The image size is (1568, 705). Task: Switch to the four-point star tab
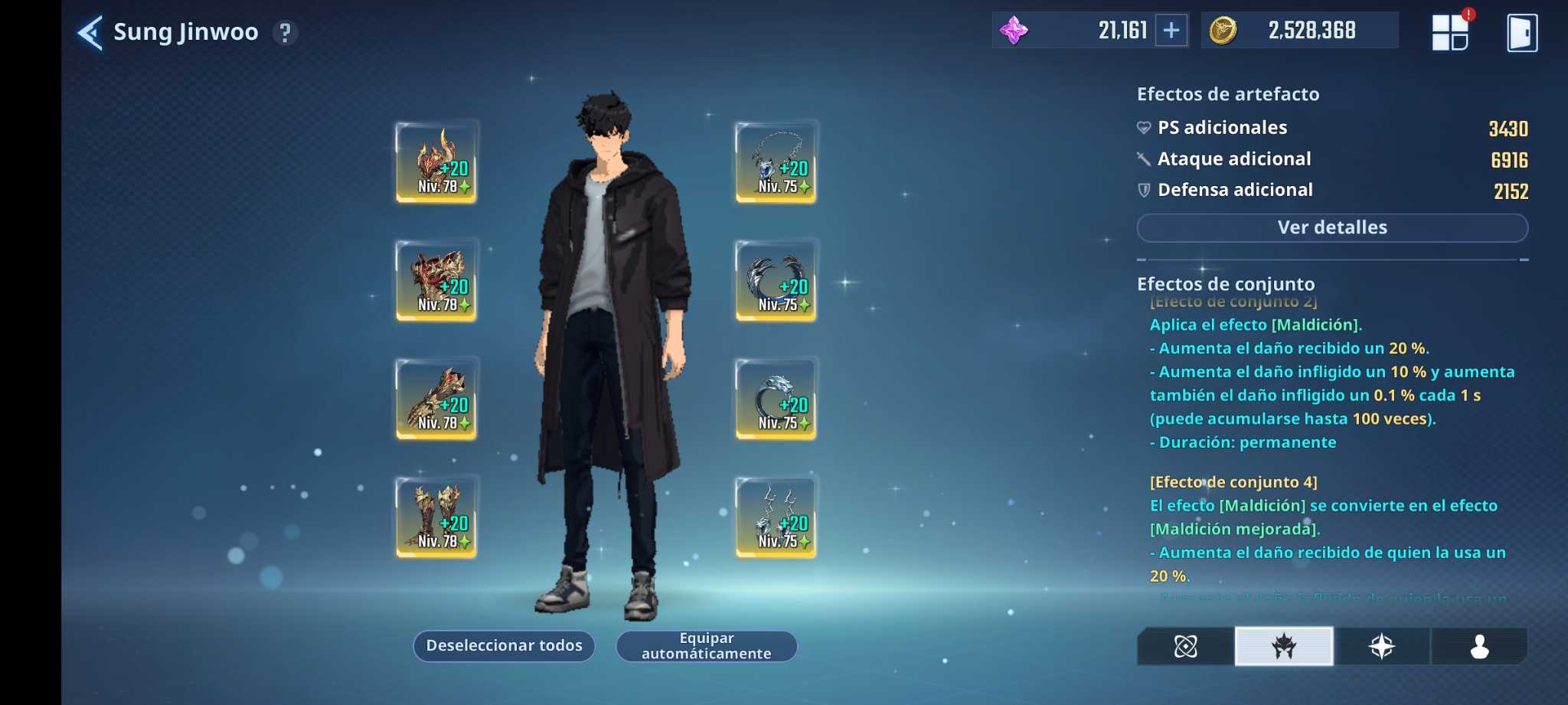click(1382, 647)
